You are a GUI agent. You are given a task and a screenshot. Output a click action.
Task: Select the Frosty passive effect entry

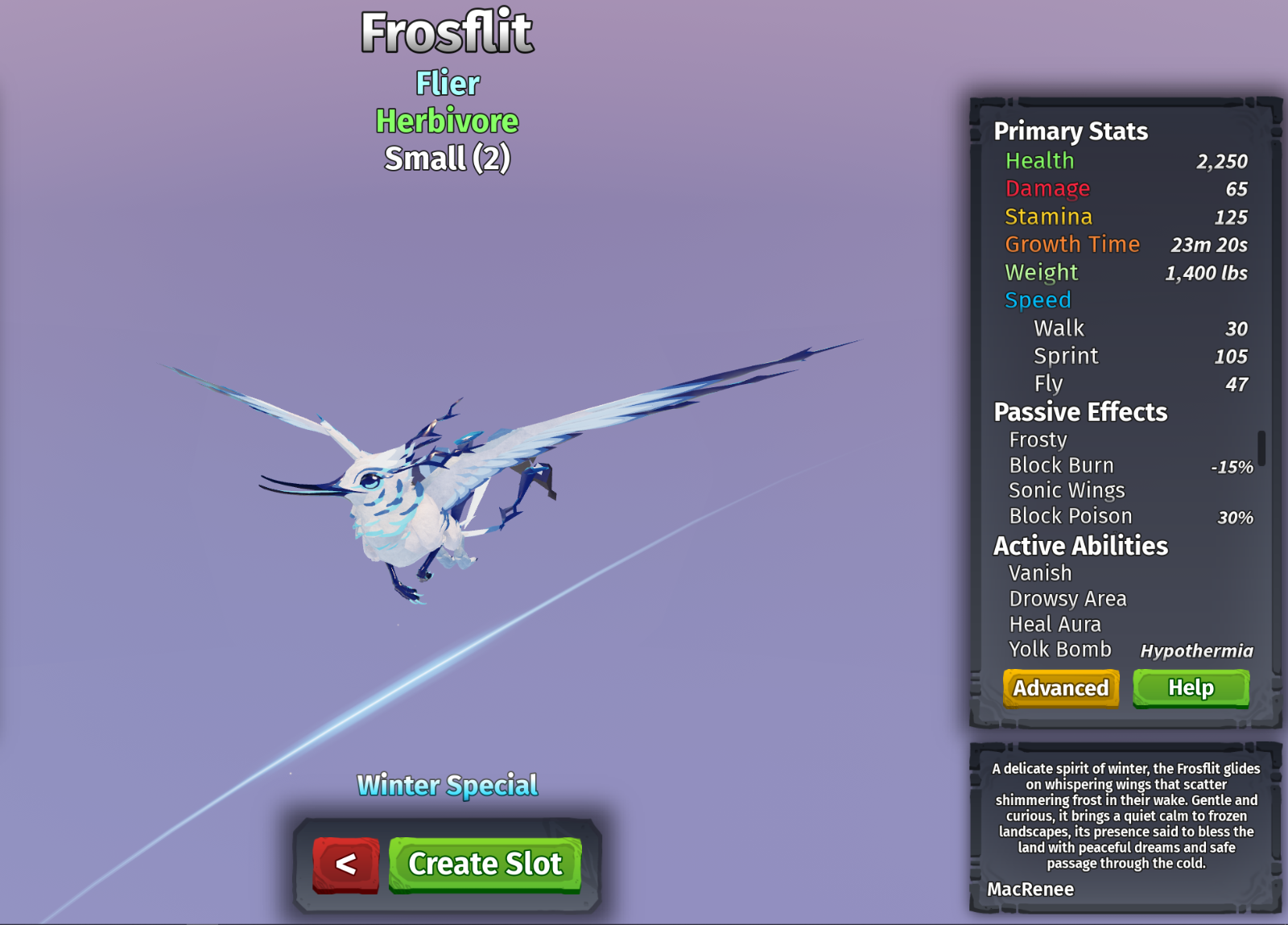(1038, 440)
